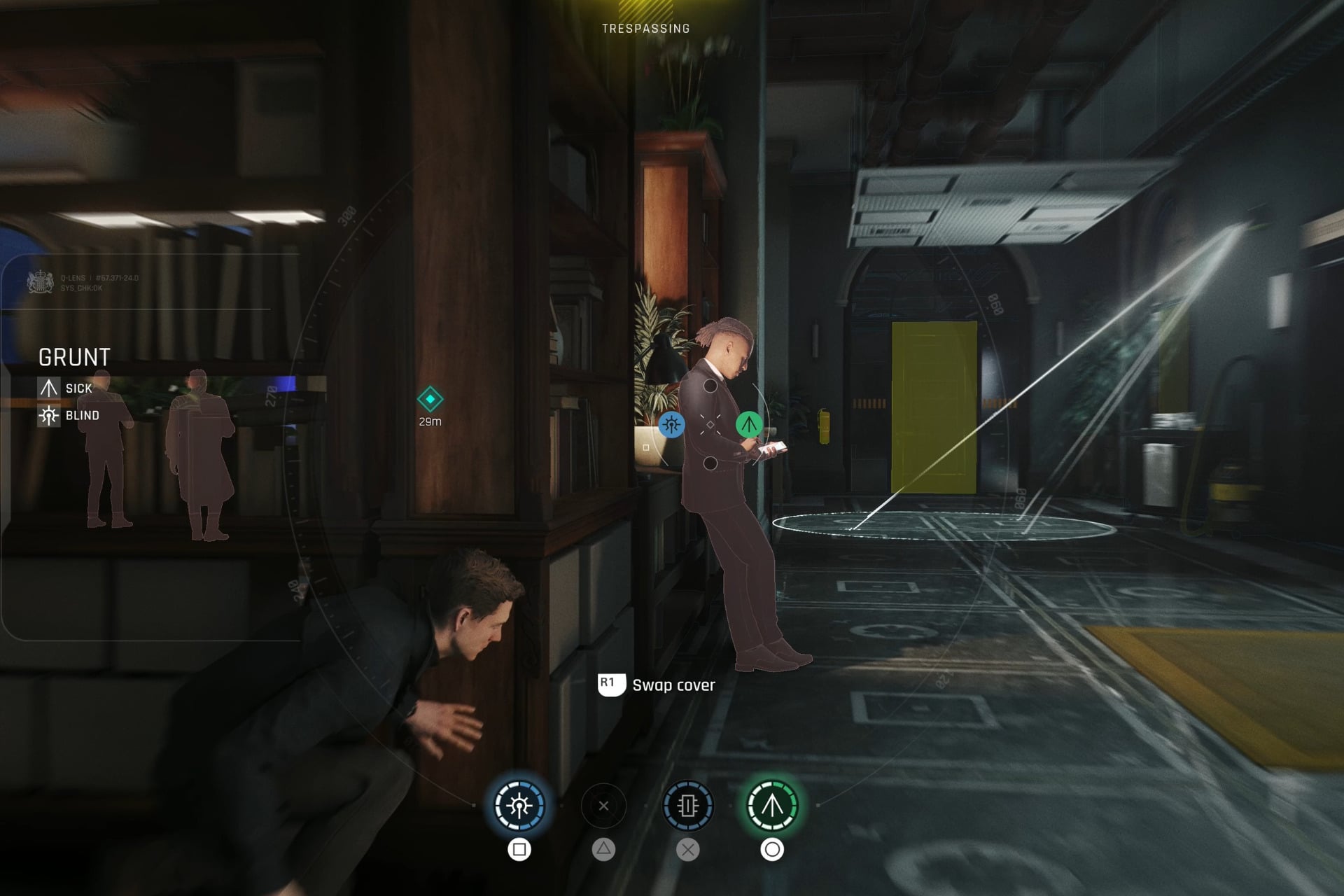The height and width of the screenshot is (896, 1344).
Task: Select the GRUNT enemy name label
Action: (73, 357)
